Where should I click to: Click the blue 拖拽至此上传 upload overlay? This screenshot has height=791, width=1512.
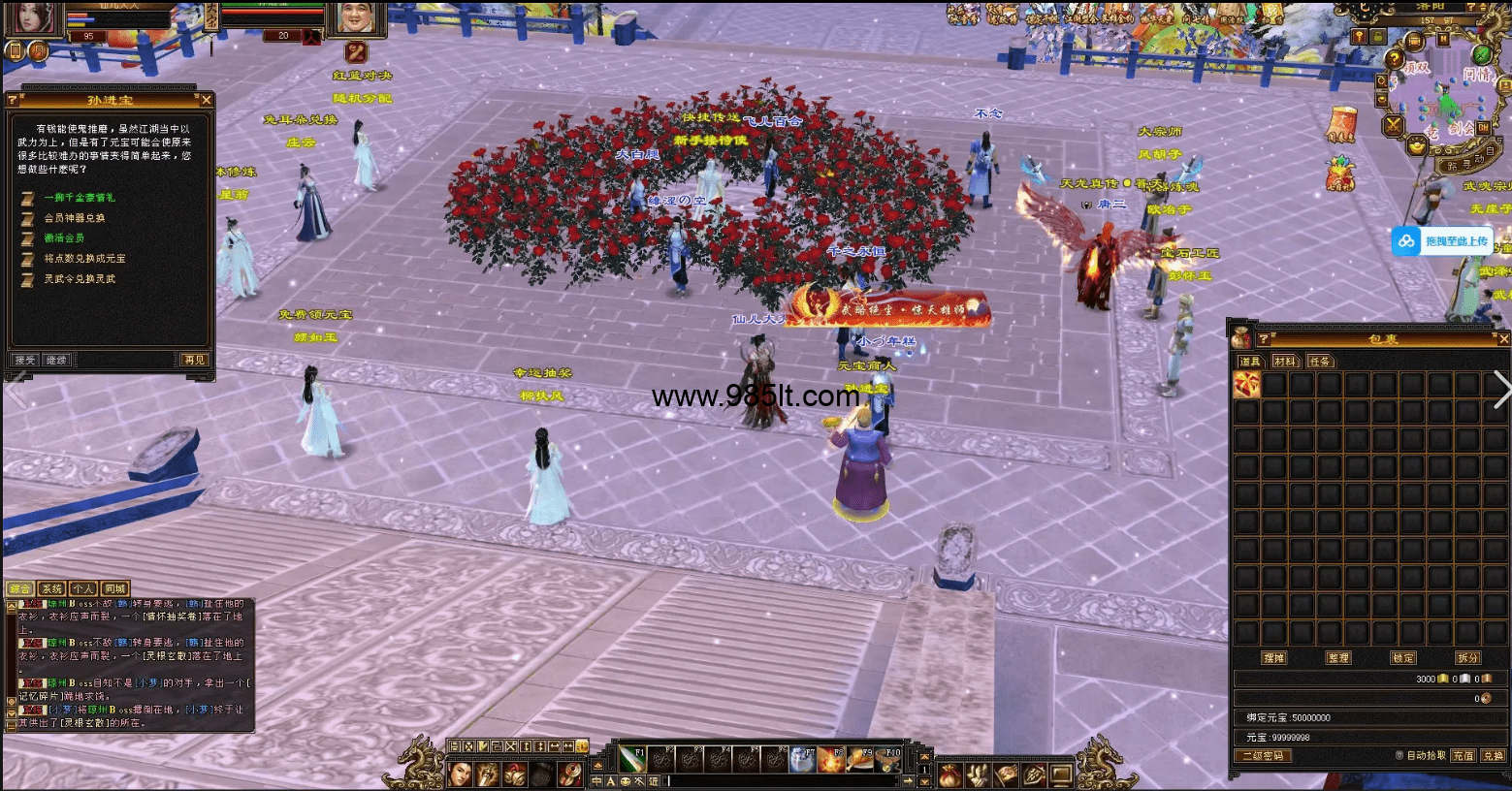point(1441,241)
